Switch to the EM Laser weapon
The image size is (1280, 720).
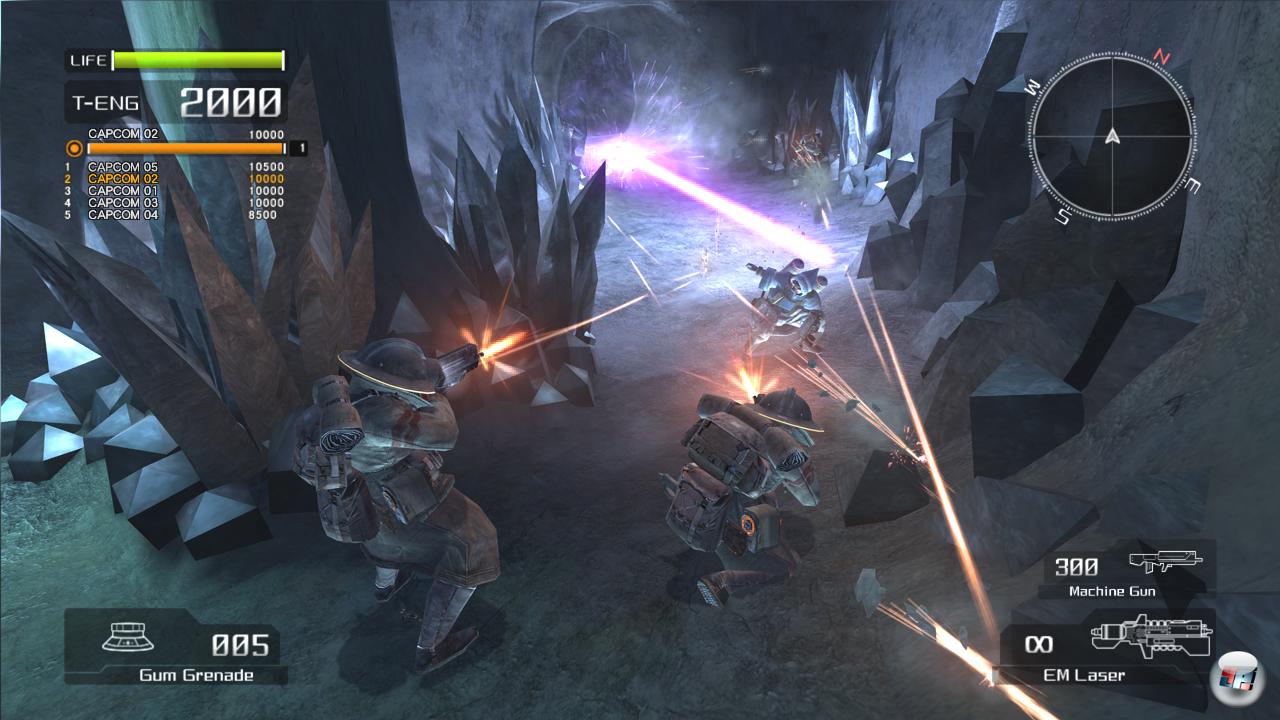pos(1108,648)
